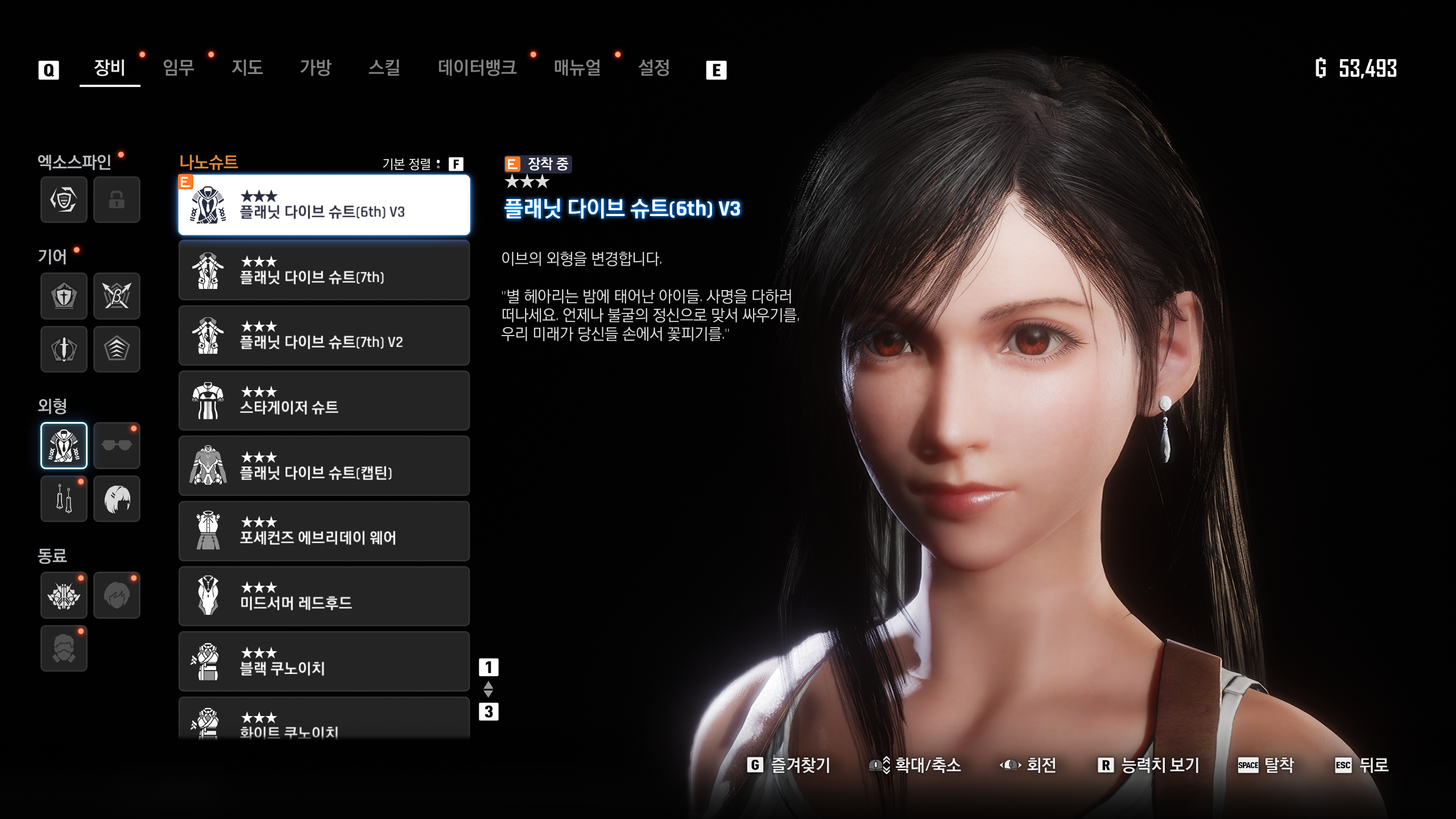
Task: Select the 블랙 쿠노이치 outfit
Action: tap(324, 662)
